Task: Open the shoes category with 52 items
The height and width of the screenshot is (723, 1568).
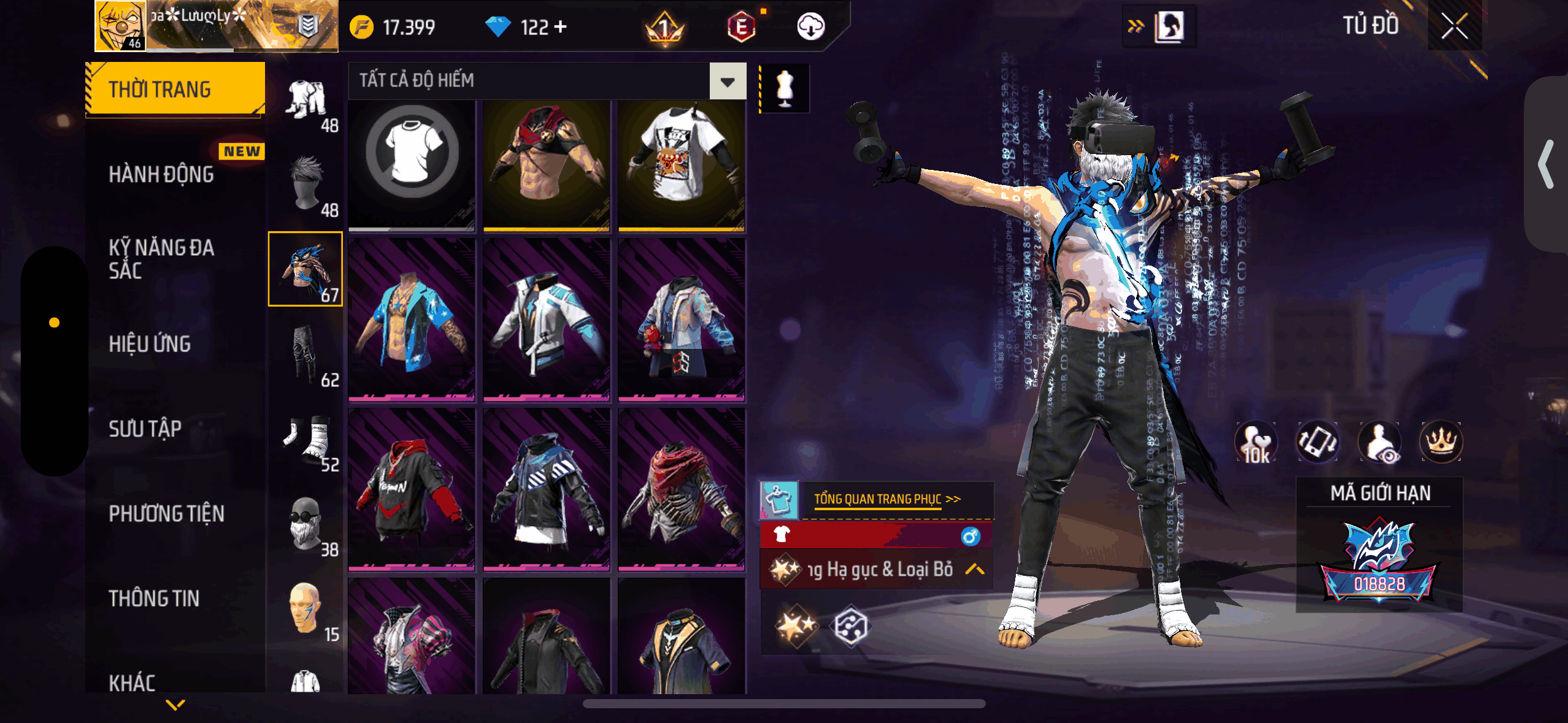Action: tap(306, 440)
